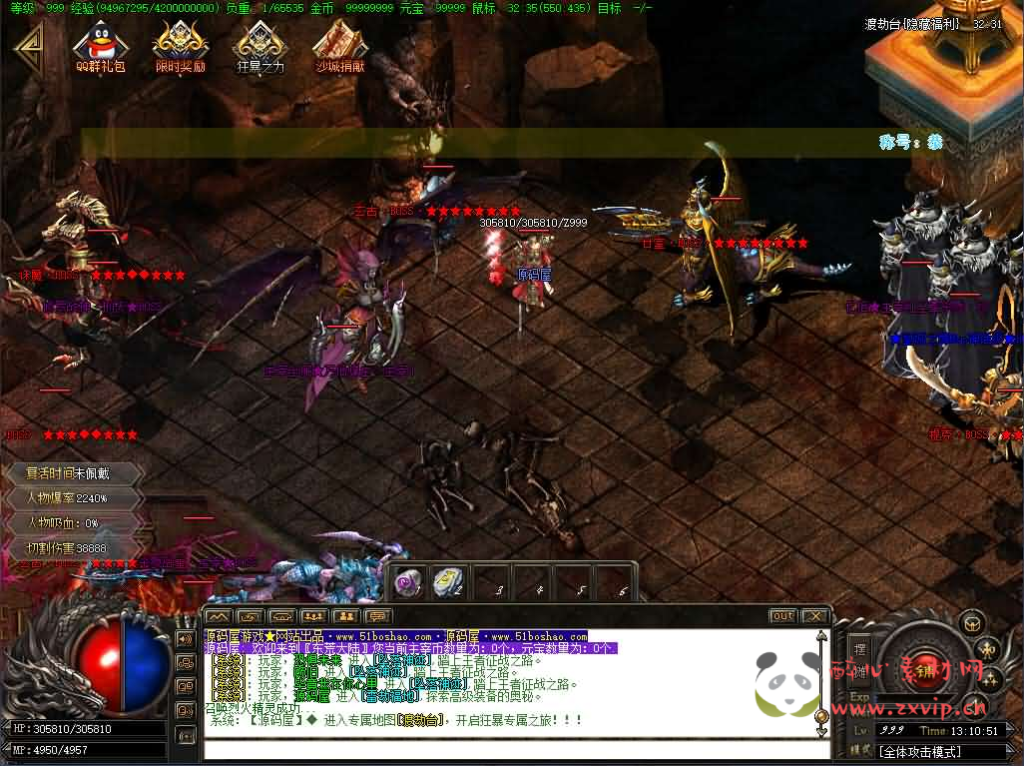Open the 限时奖励 timed rewards

point(180,45)
